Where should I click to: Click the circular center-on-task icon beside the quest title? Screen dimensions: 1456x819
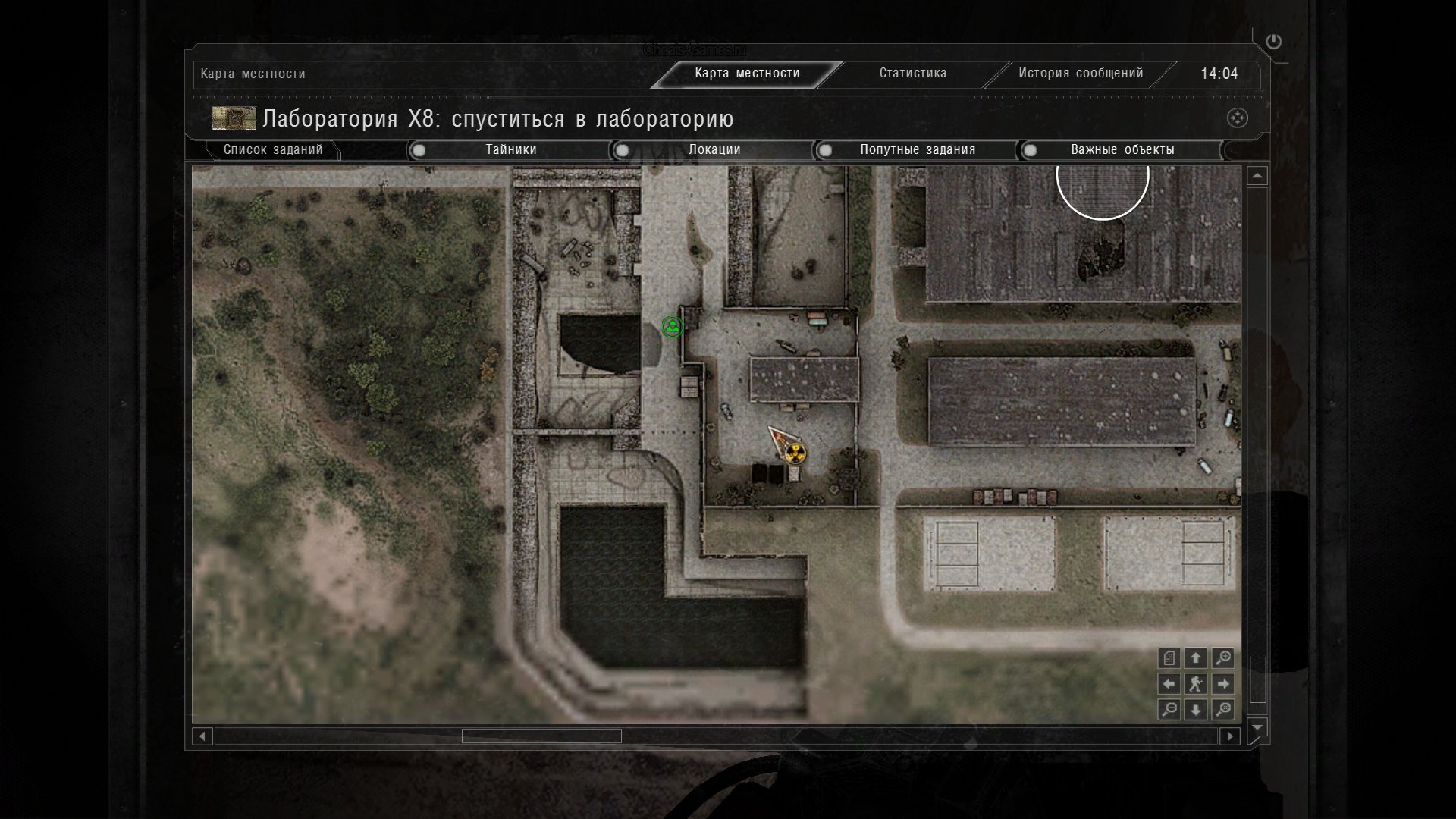click(x=1237, y=118)
